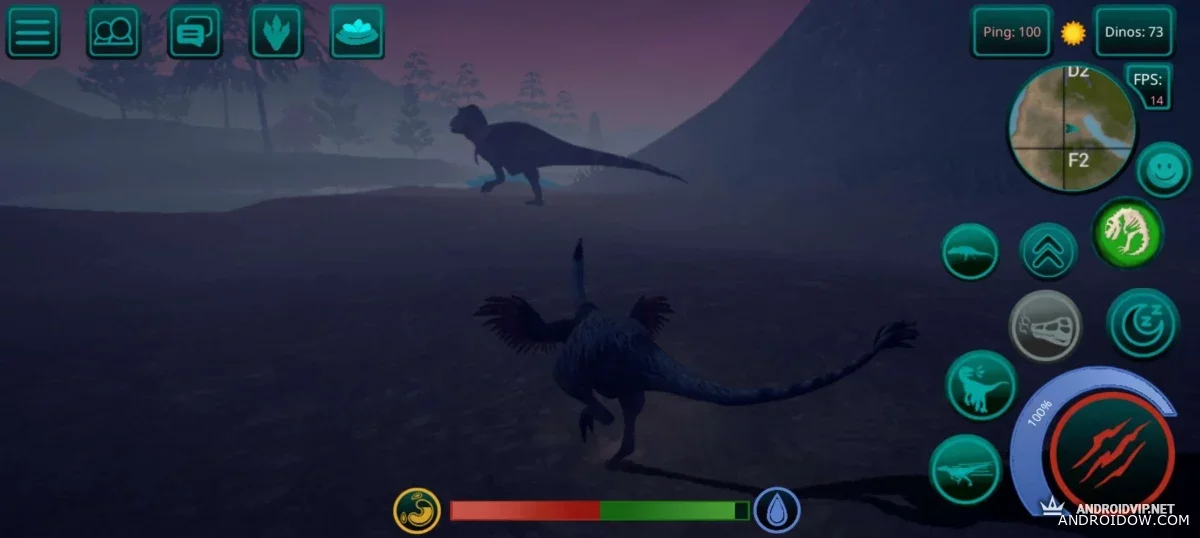Activate the grey dinosaur skull roar ability
The image size is (1200, 538).
click(1045, 325)
